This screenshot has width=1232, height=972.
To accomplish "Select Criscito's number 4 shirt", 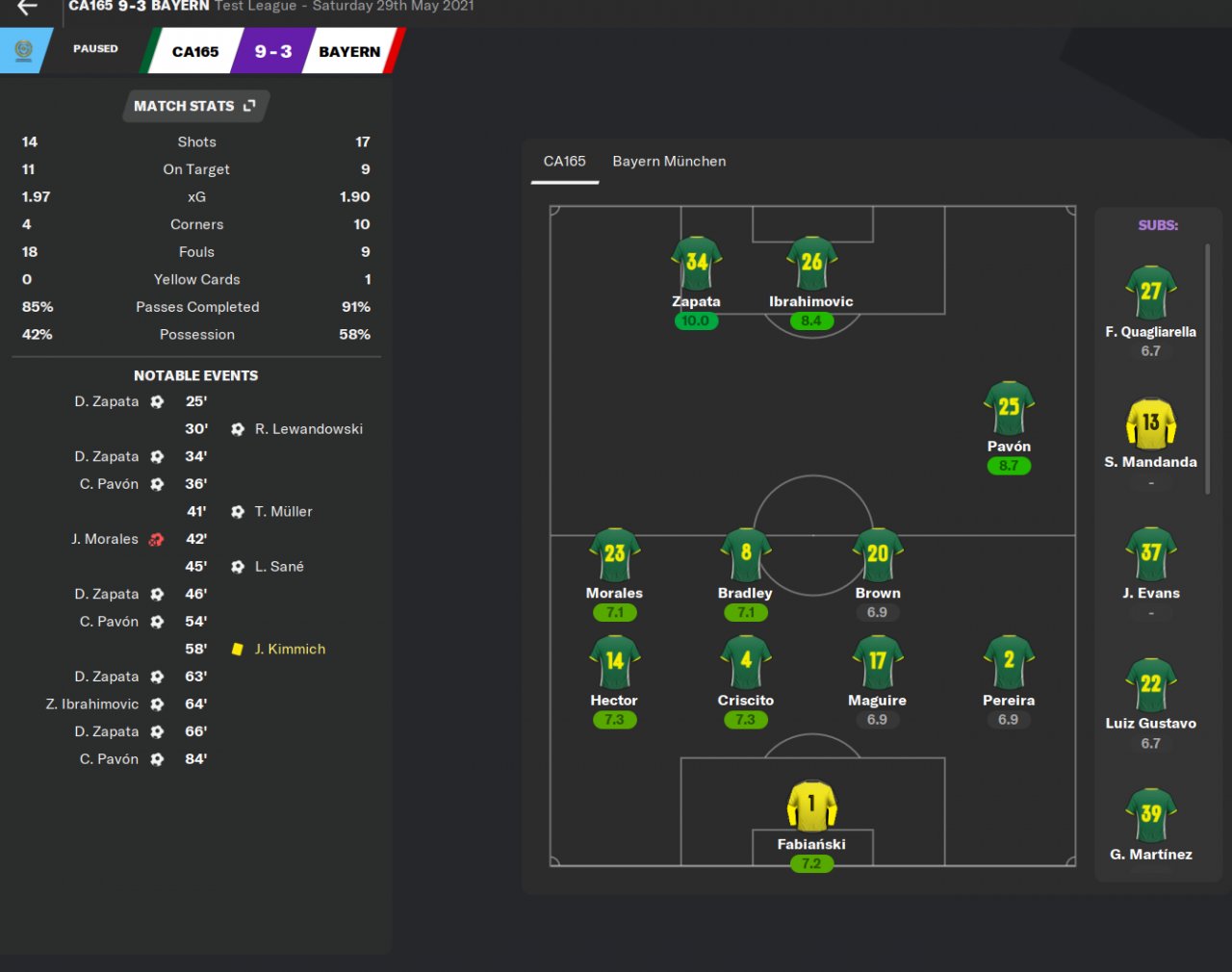I will [x=746, y=662].
